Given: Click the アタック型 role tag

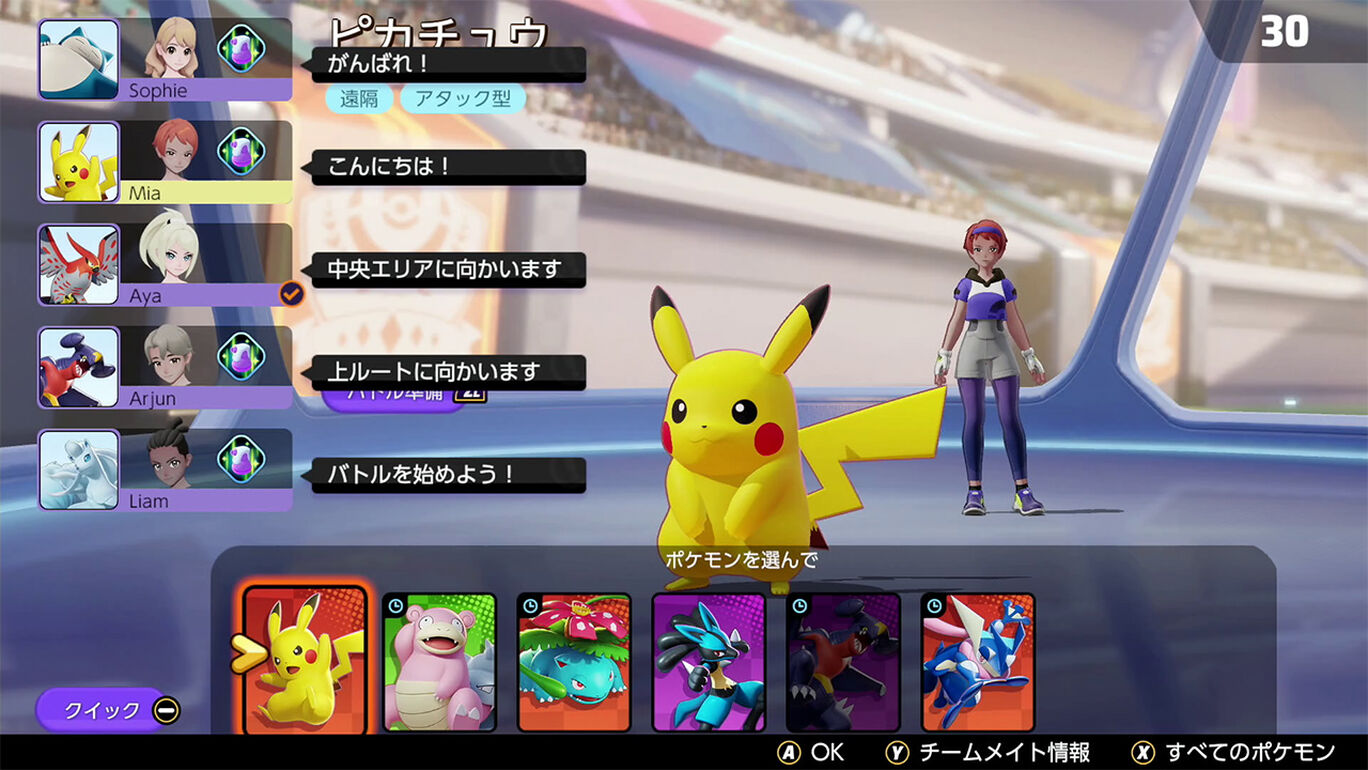Looking at the screenshot, I should 462,100.
